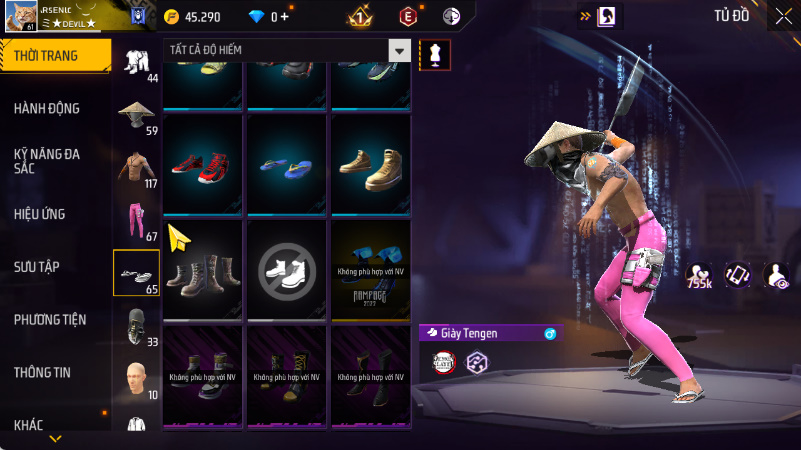
Task: Close the Tủ Đồ wardrobe screen
Action: click(x=782, y=16)
